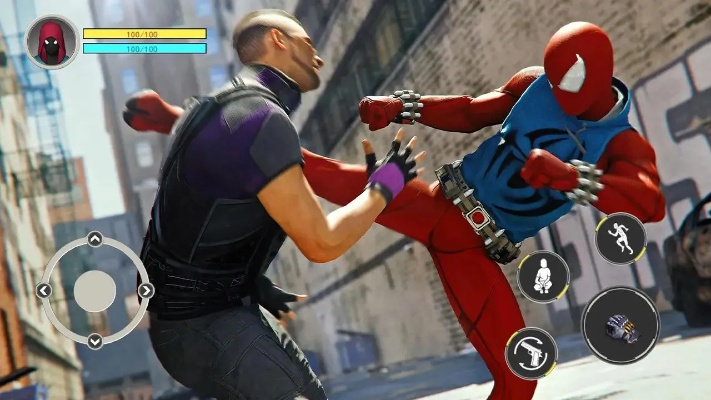Tap the sprint running figure button

[x=620, y=239]
